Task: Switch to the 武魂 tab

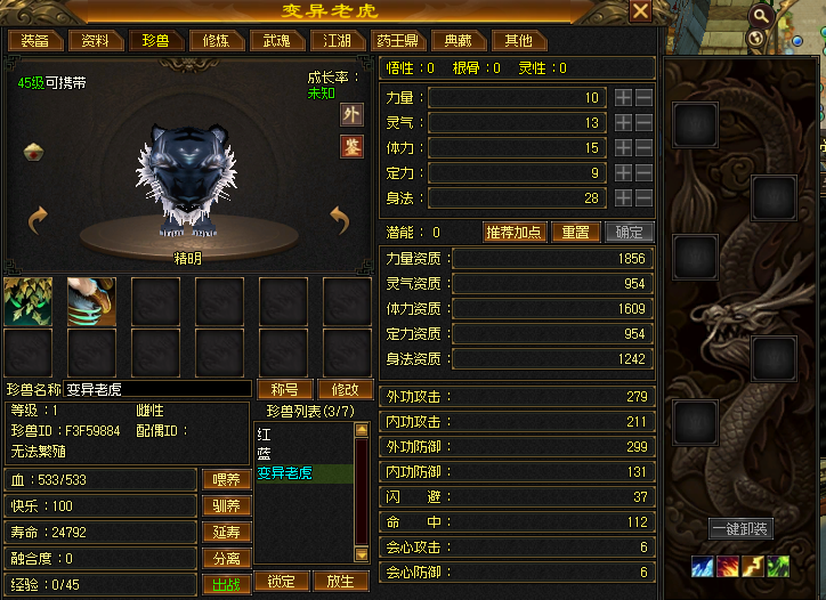Action: click(x=277, y=41)
